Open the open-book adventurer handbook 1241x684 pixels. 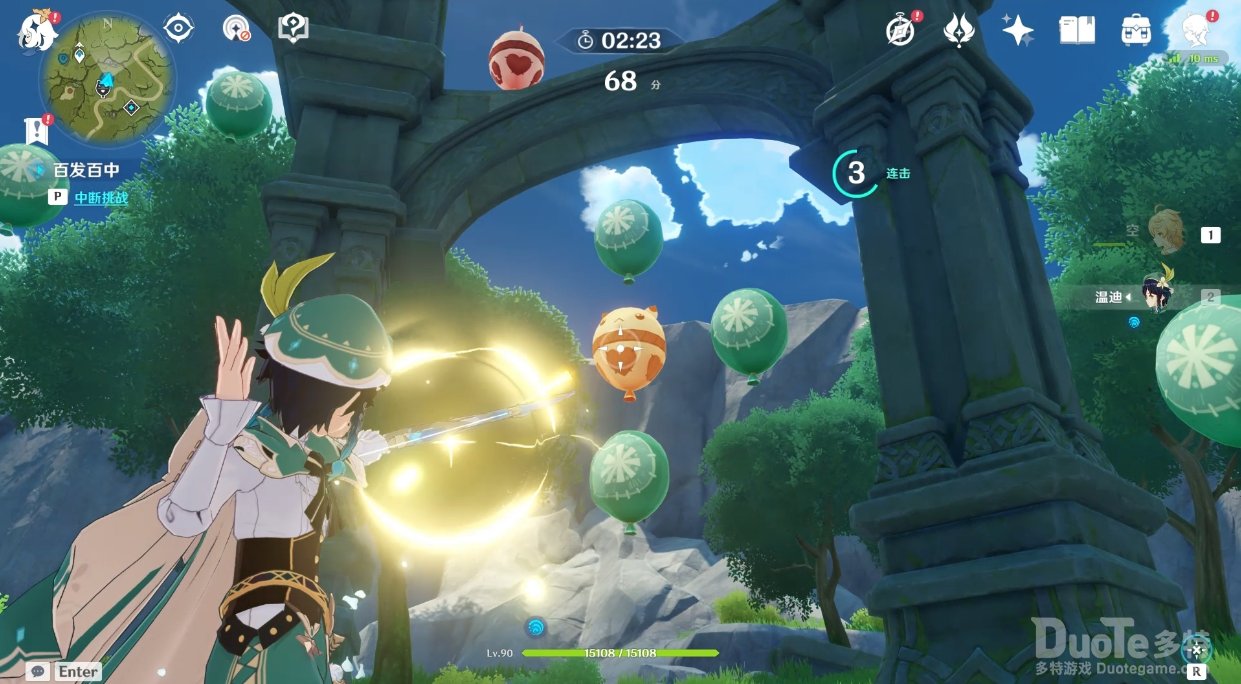click(x=1077, y=31)
